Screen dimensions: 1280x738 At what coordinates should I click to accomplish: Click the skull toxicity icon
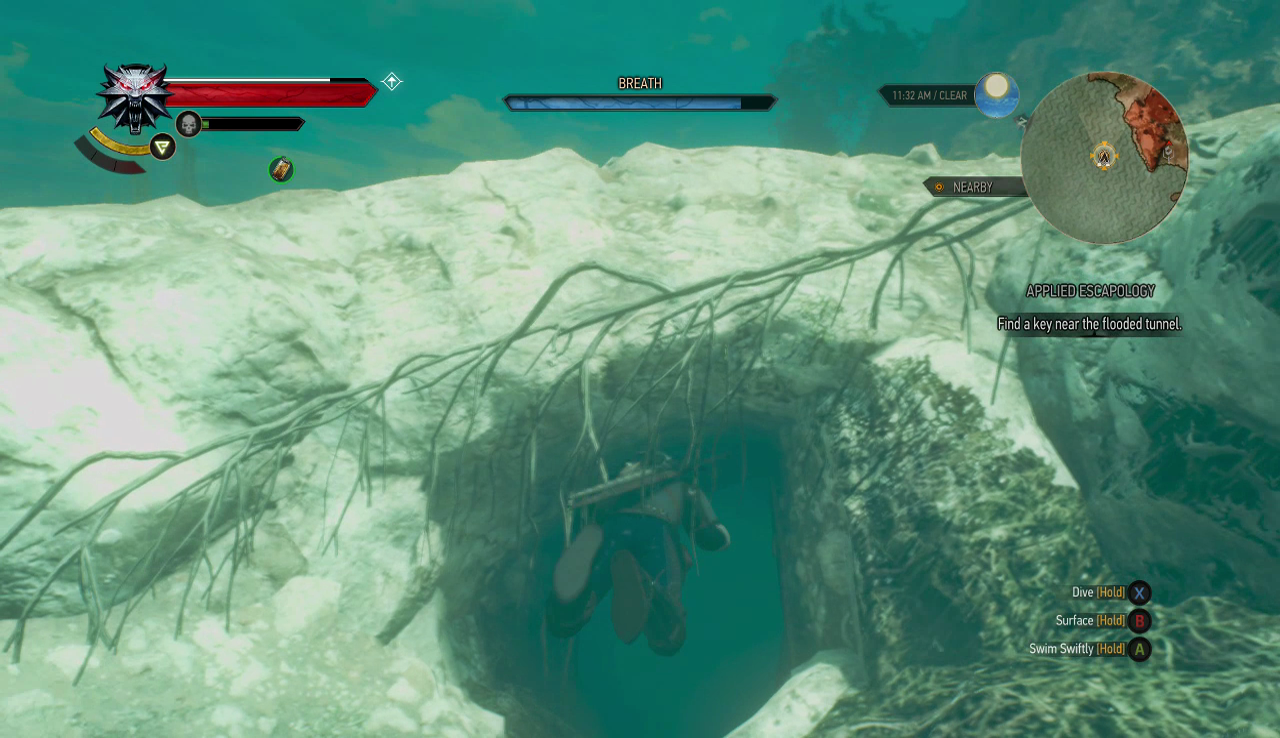(188, 124)
